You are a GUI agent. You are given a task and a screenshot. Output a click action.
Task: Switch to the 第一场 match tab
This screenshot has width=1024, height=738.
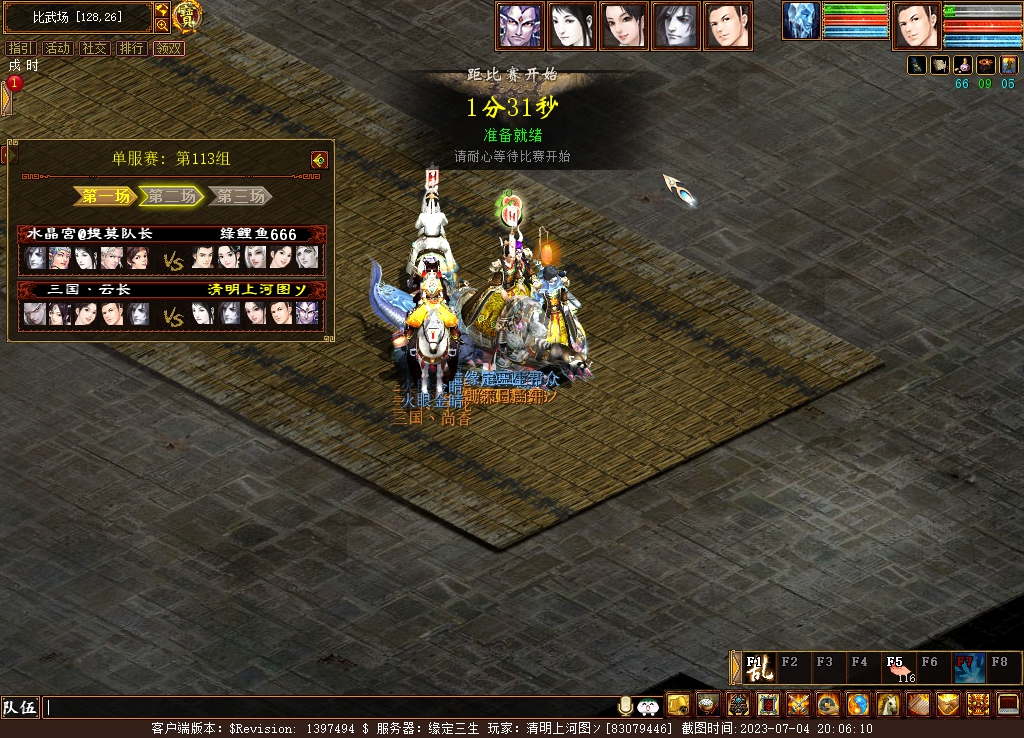pyautogui.click(x=104, y=196)
